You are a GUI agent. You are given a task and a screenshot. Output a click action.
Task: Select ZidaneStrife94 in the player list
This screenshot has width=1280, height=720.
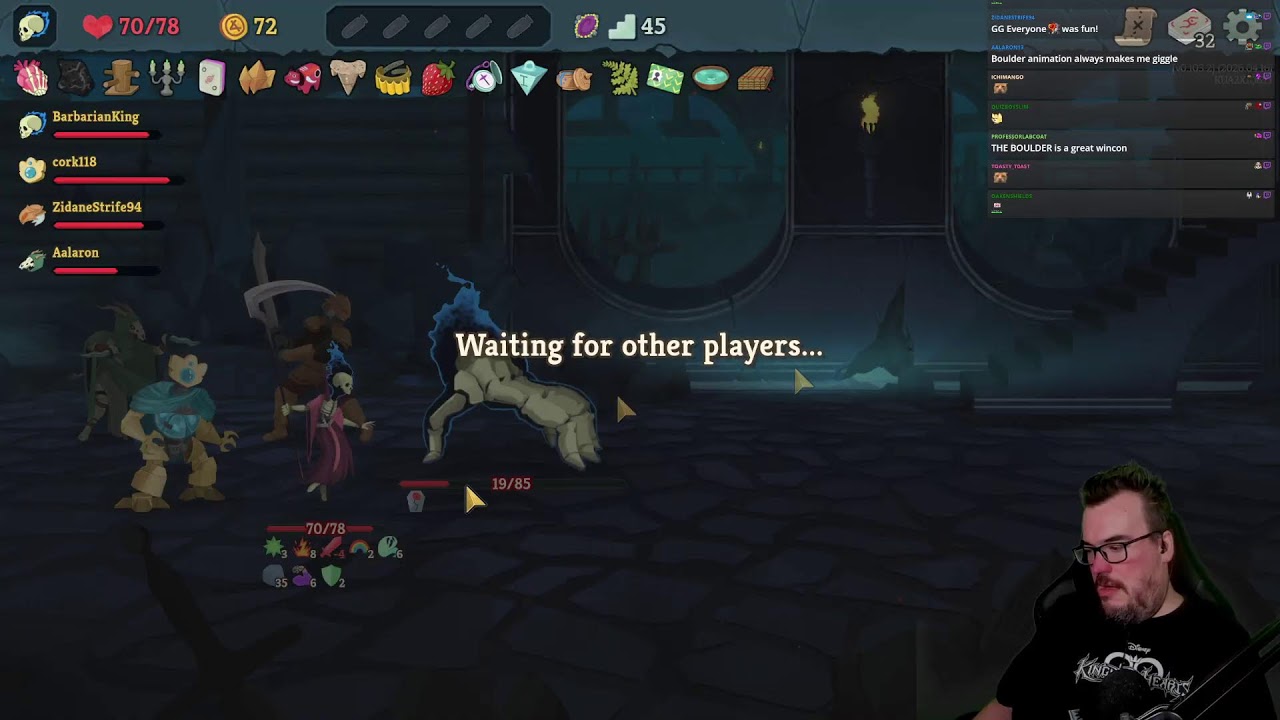[96, 208]
